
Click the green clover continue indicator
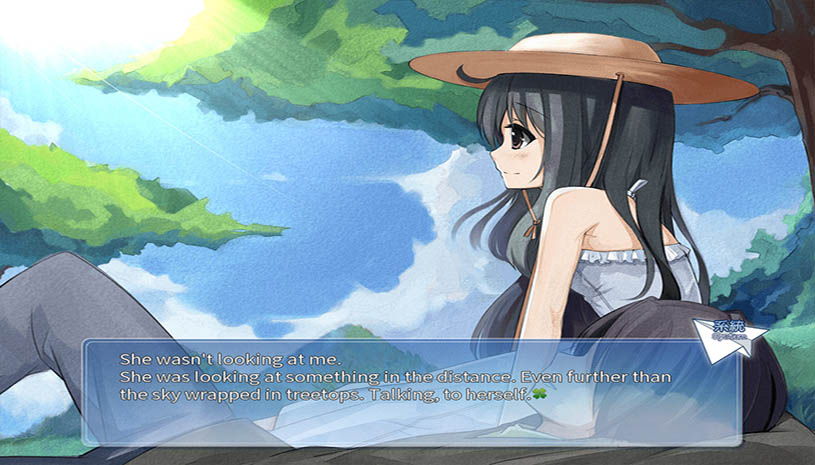(x=539, y=395)
